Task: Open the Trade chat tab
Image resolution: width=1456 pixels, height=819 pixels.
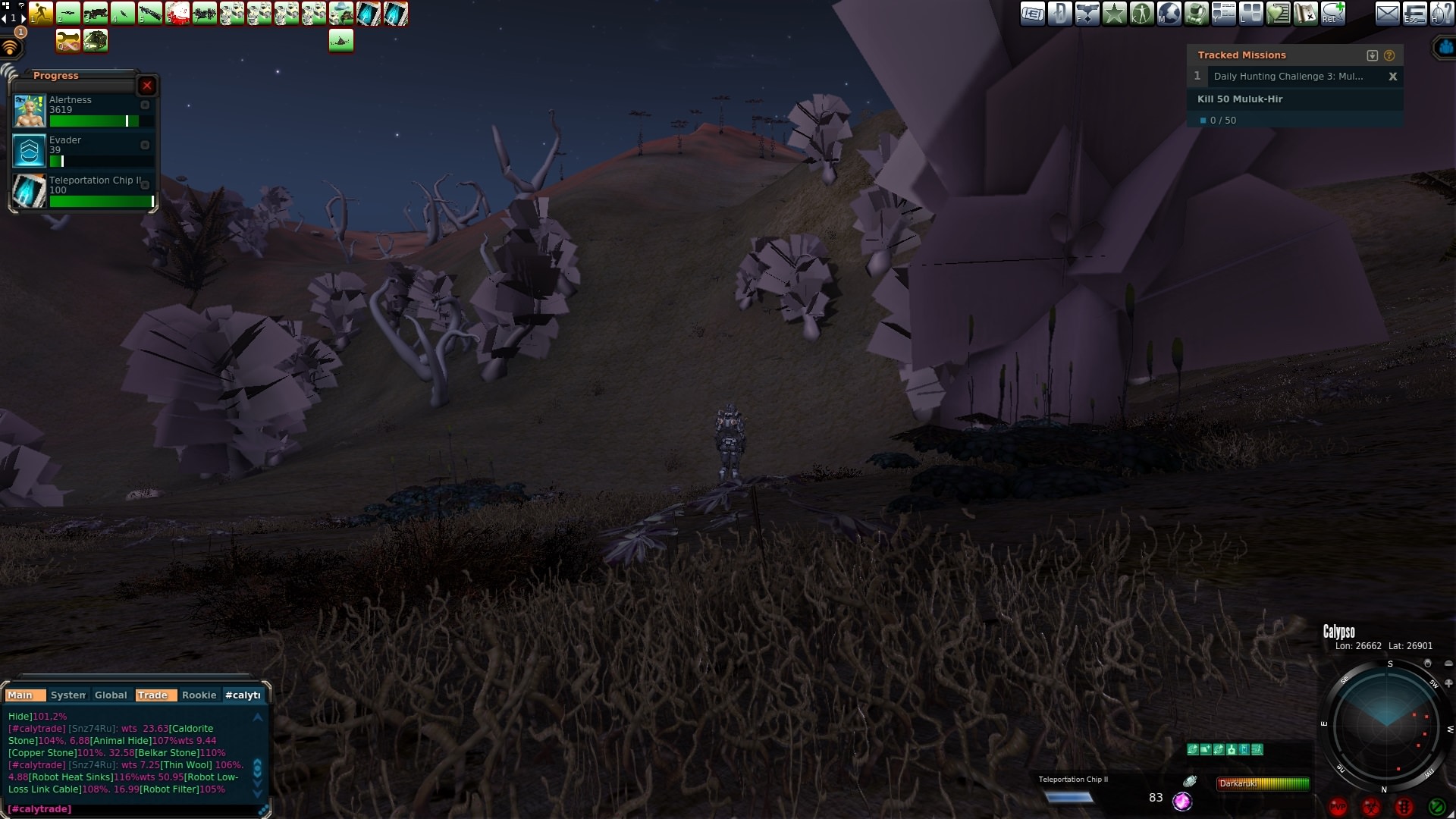Action: (x=152, y=695)
